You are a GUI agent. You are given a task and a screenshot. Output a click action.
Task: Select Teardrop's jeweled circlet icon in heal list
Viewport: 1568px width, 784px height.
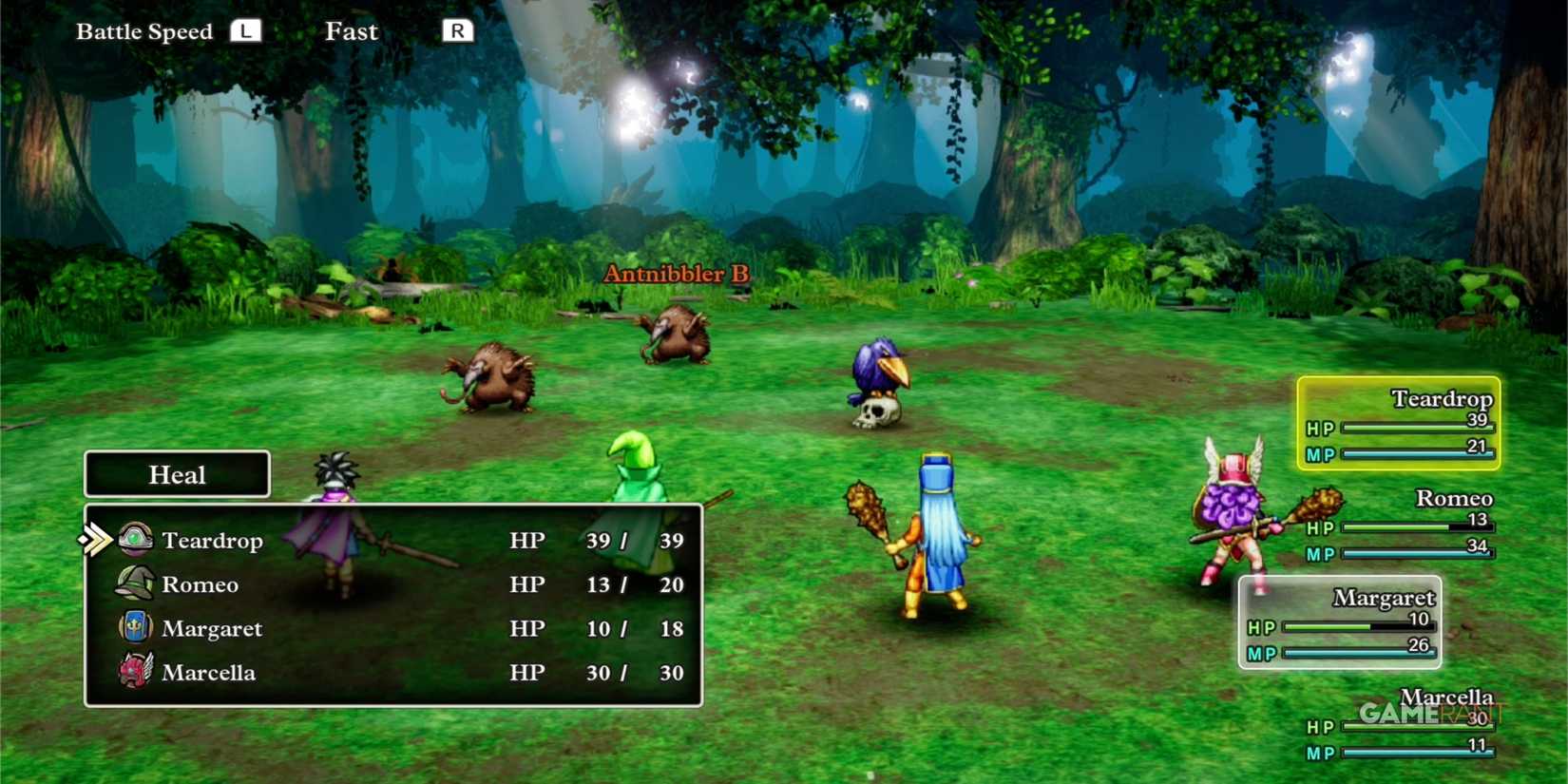pos(136,539)
